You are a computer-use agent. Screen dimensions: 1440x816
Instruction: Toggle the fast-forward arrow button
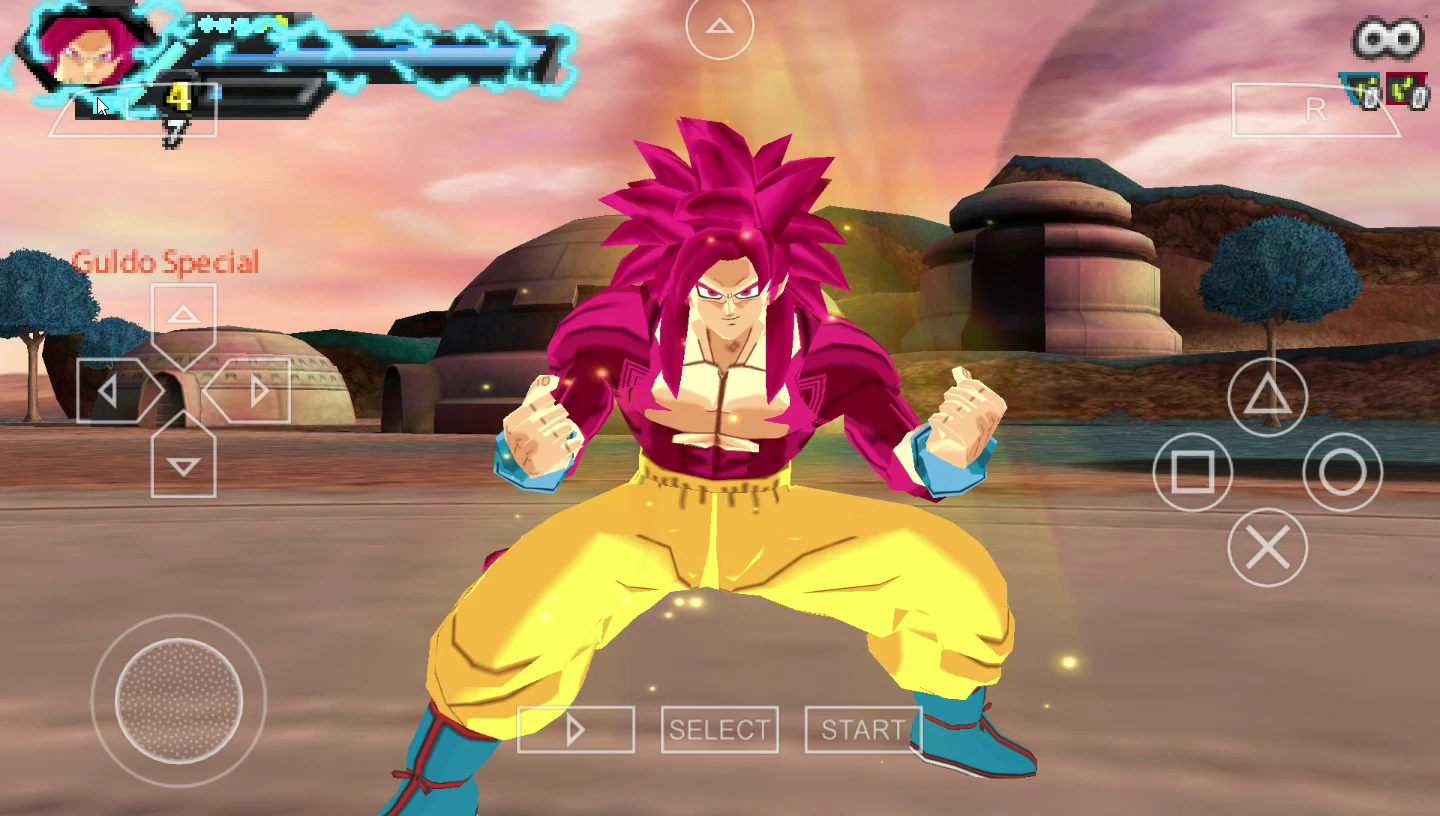pos(576,730)
